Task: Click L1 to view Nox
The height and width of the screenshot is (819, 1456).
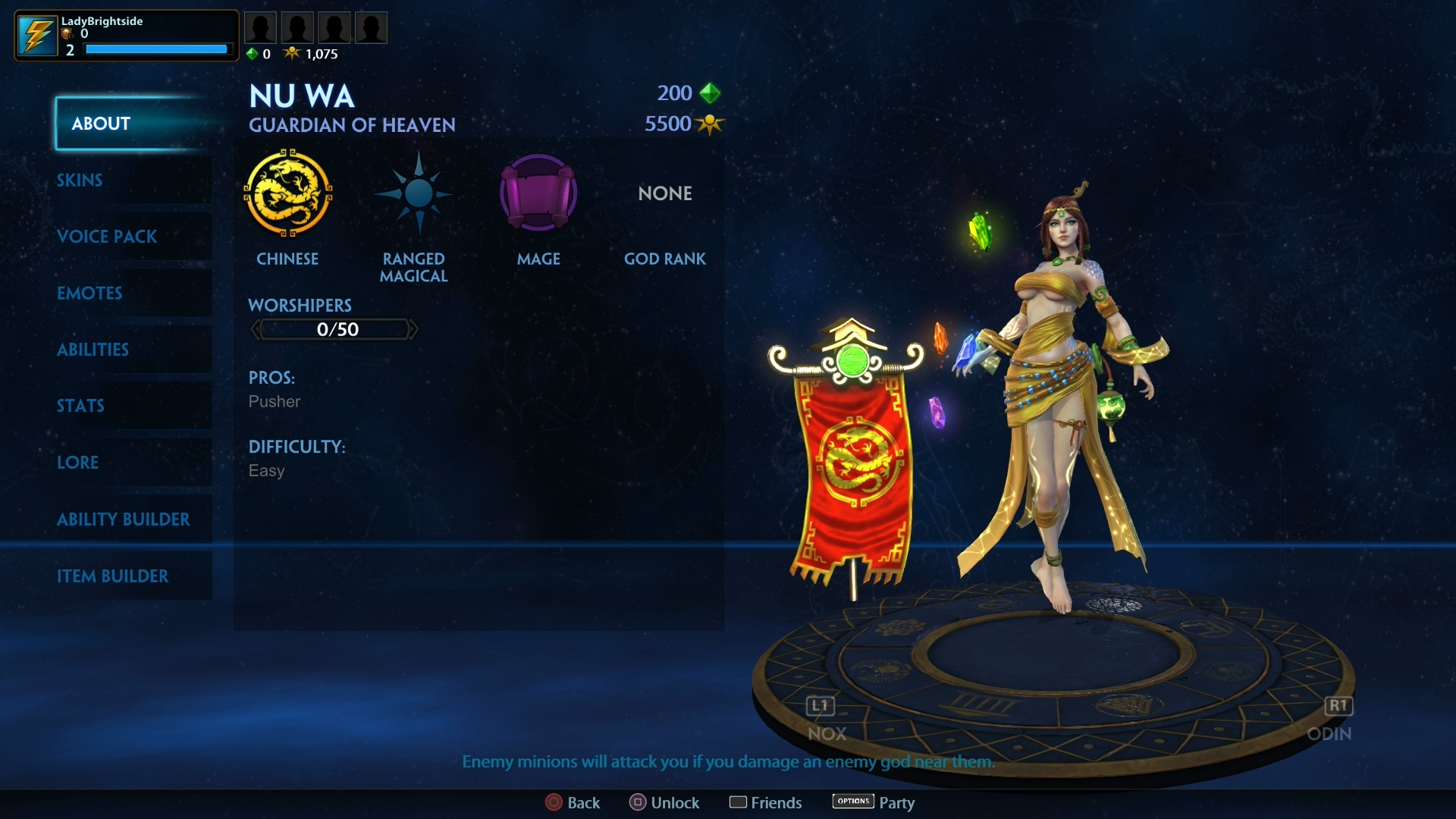Action: (819, 706)
